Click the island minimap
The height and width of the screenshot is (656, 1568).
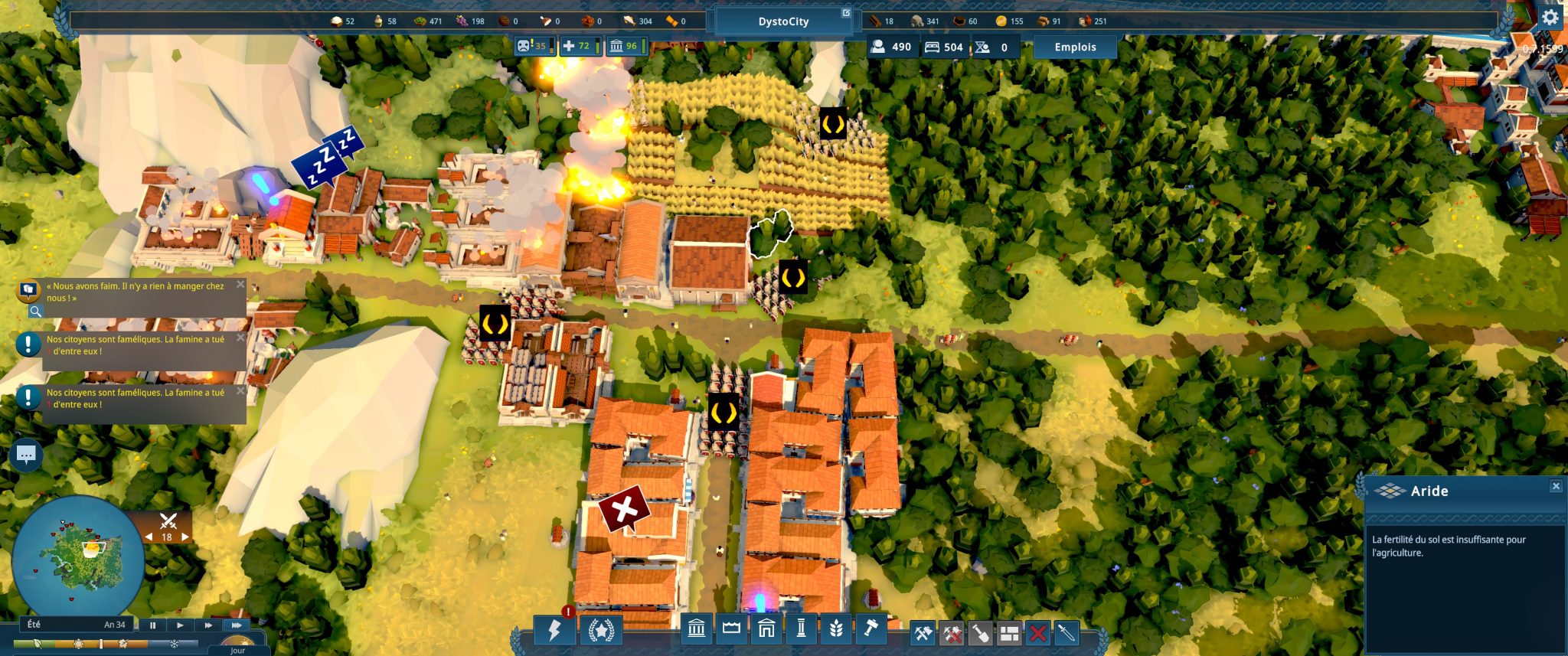77,556
